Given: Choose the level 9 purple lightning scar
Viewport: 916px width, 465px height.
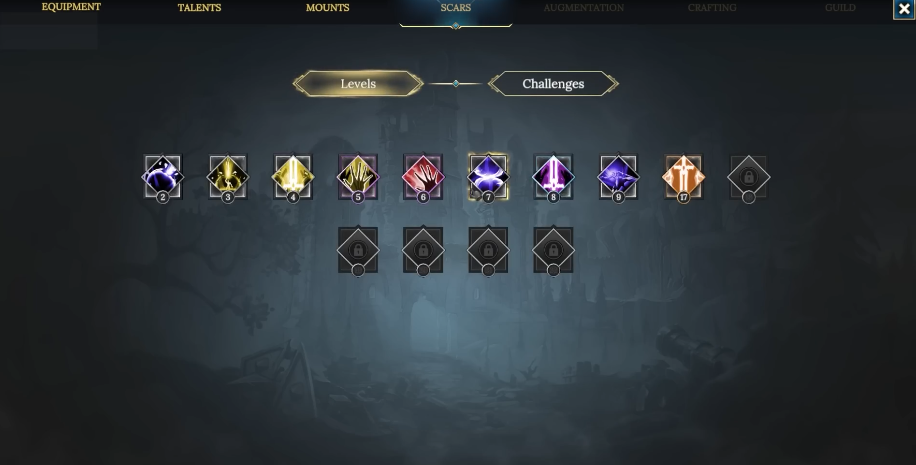Looking at the screenshot, I should pyautogui.click(x=618, y=177).
